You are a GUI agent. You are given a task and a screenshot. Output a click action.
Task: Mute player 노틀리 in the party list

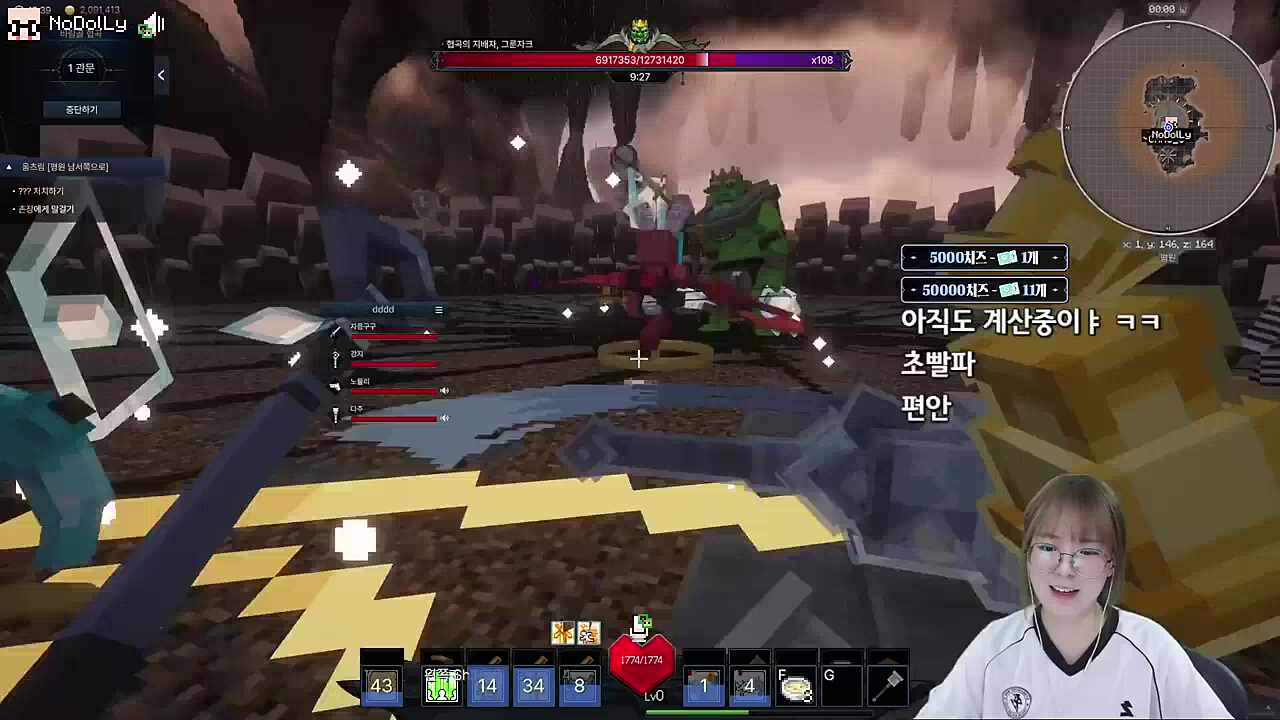pyautogui.click(x=445, y=390)
